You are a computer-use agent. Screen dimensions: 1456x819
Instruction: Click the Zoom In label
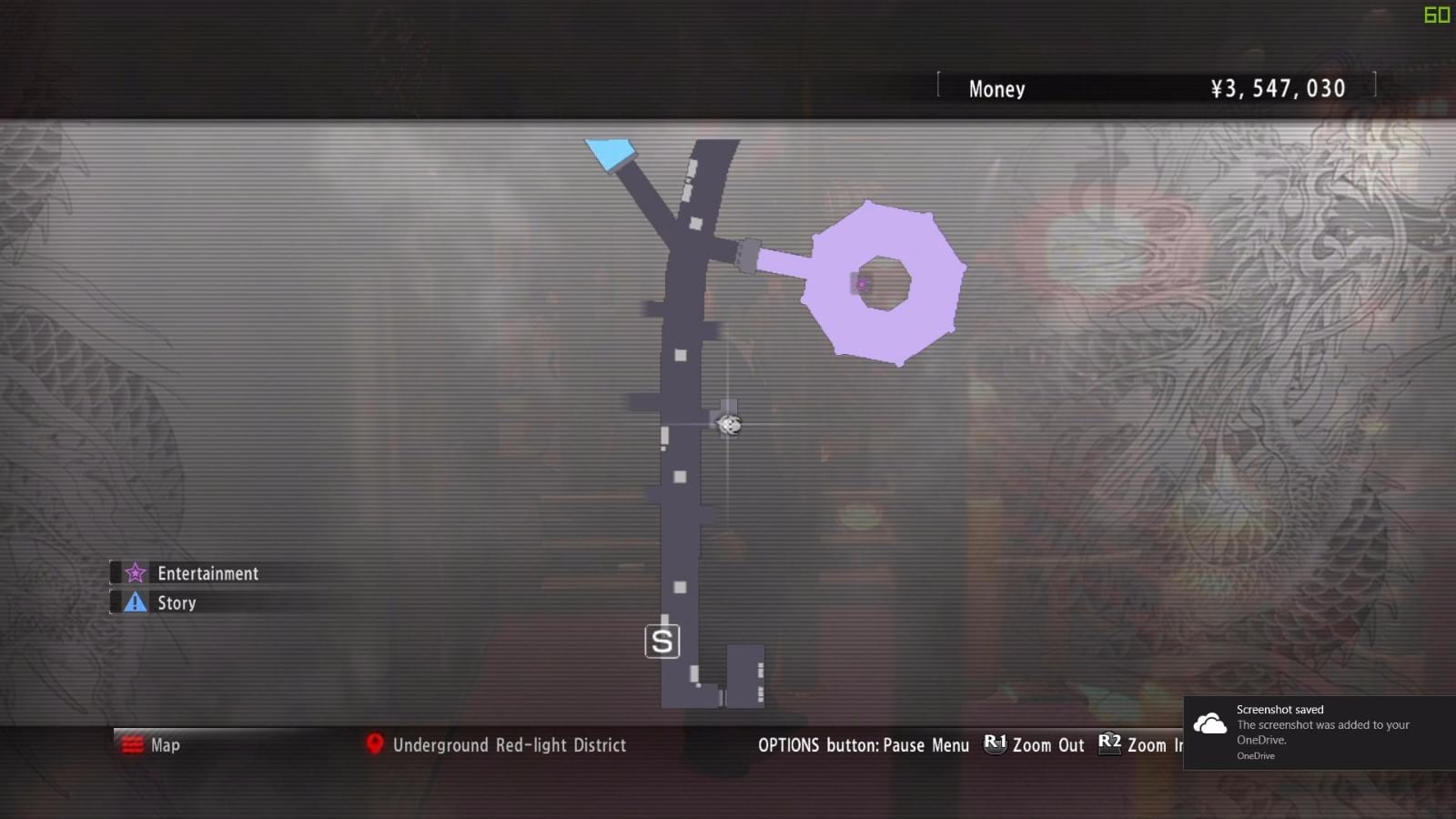[1155, 745]
